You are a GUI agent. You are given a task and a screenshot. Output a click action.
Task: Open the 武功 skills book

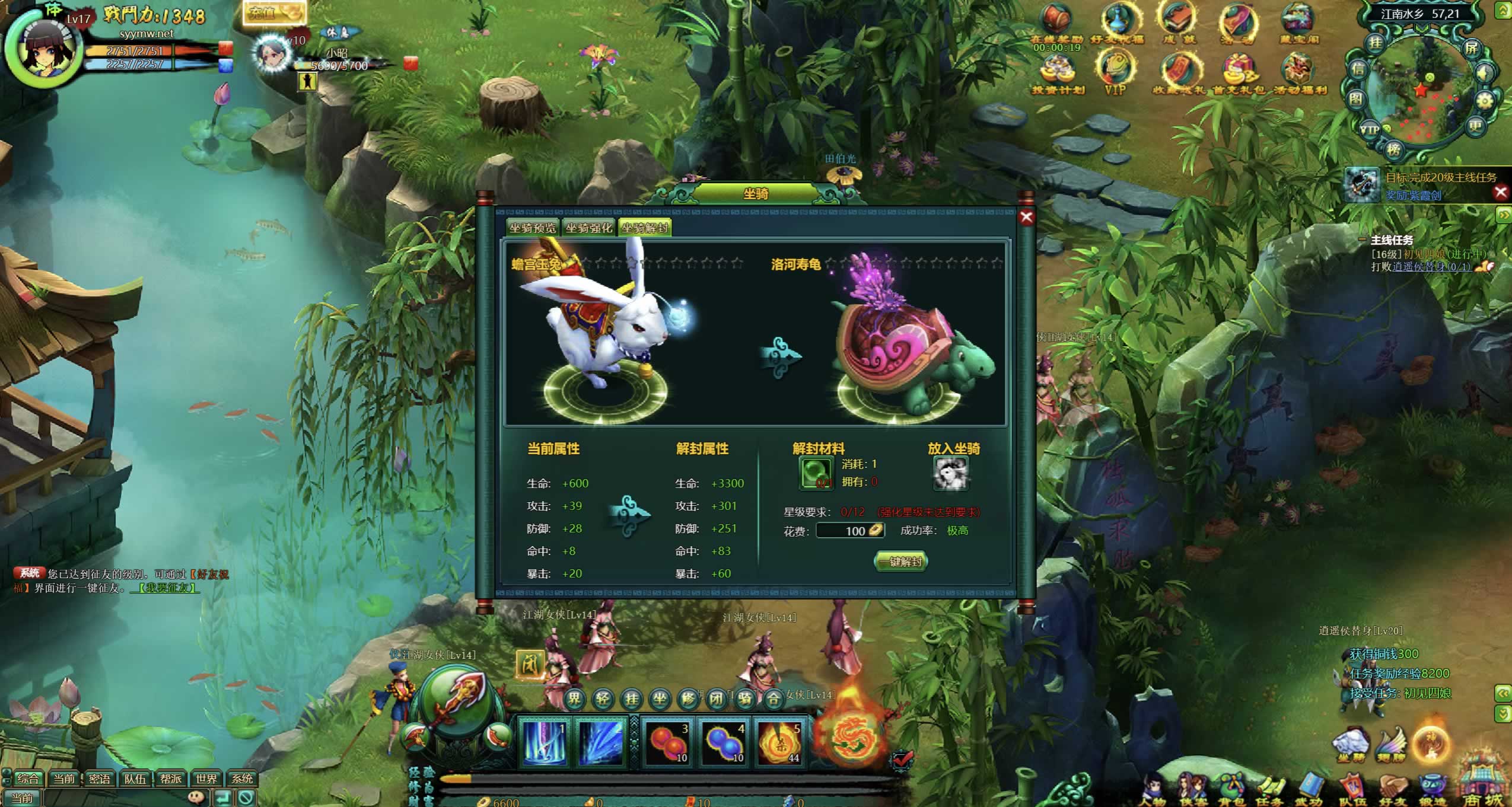click(1307, 790)
